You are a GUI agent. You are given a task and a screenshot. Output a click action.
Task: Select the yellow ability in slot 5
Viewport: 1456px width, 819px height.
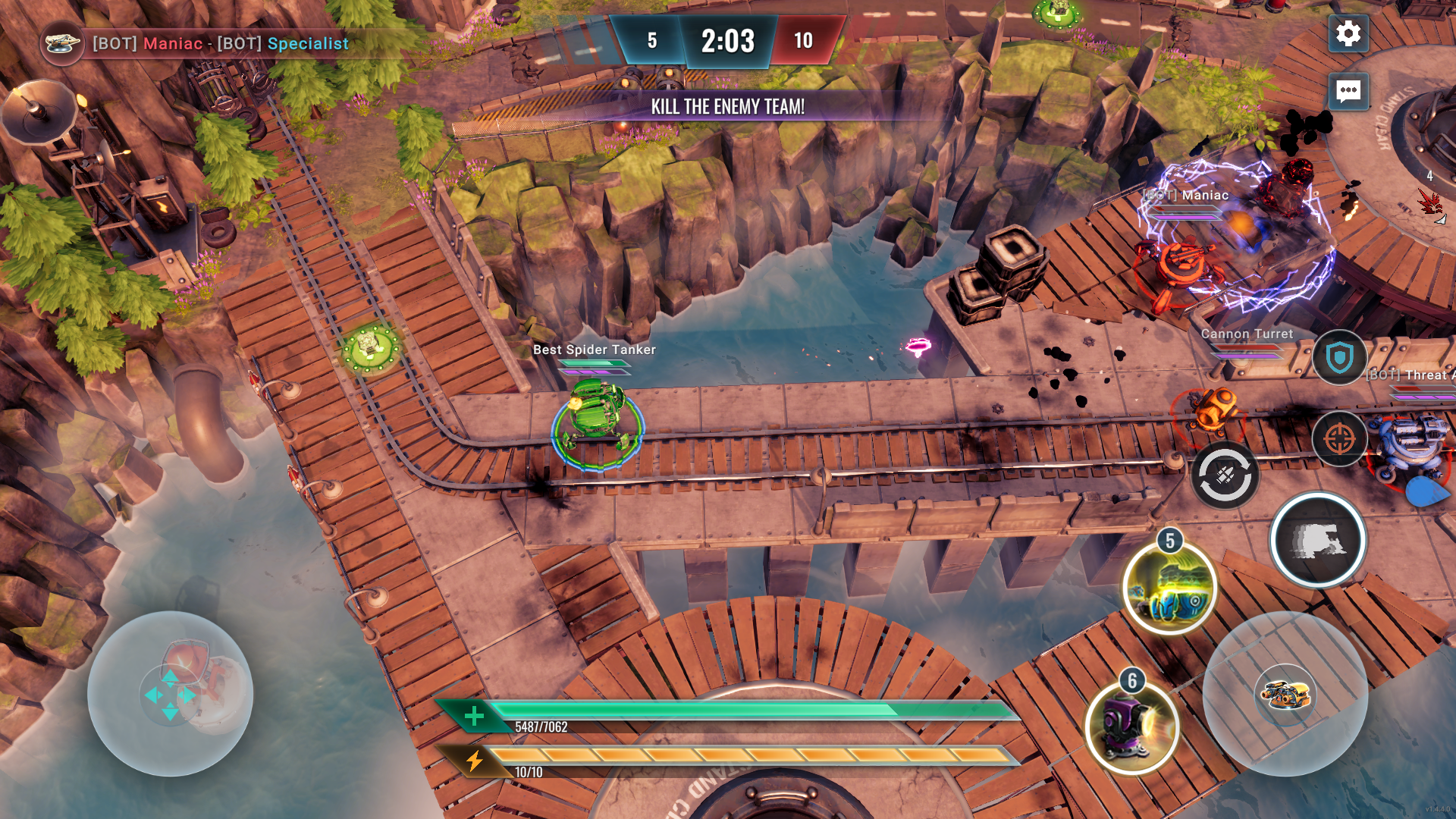1168,590
